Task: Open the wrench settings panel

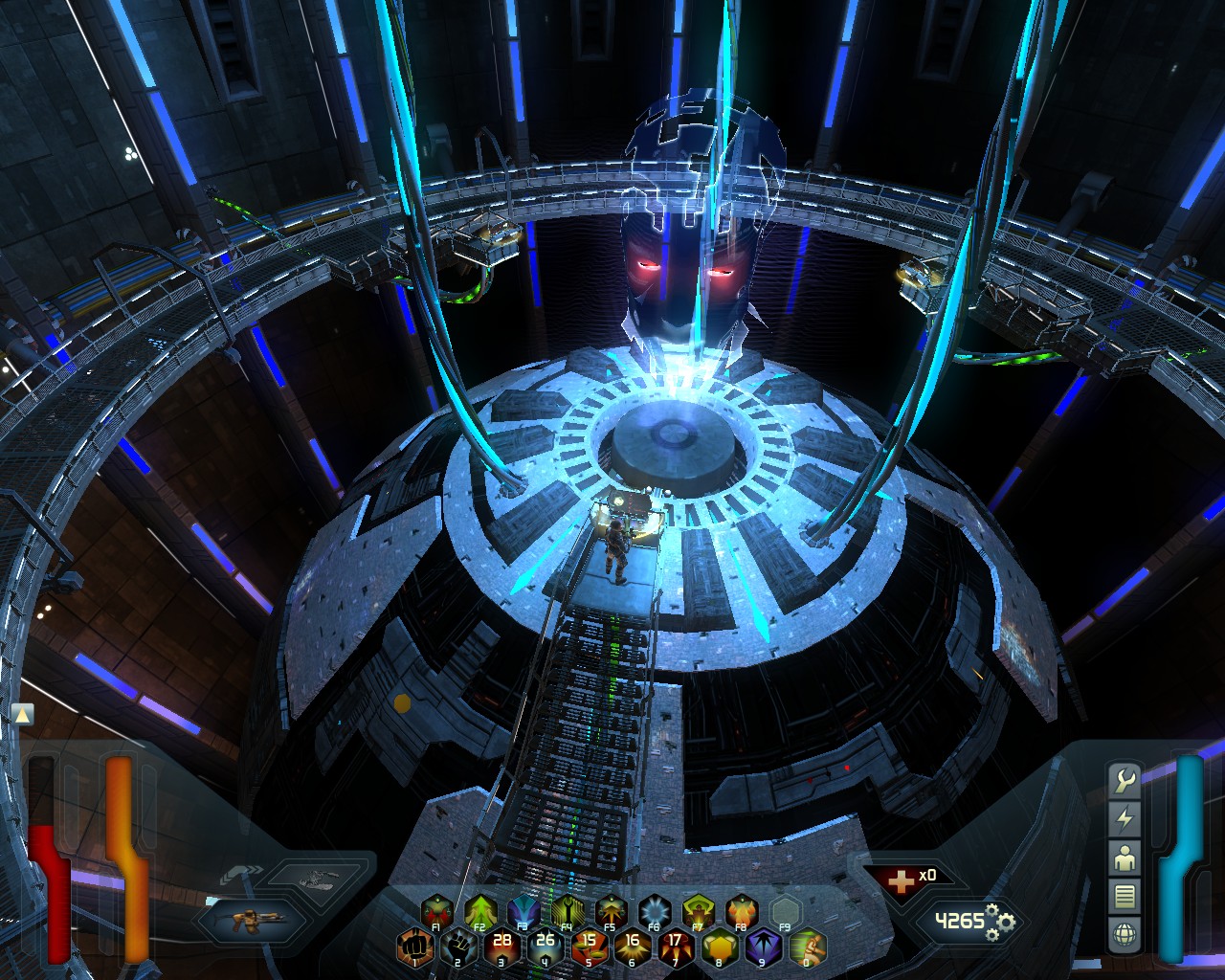Action: pyautogui.click(x=1125, y=781)
